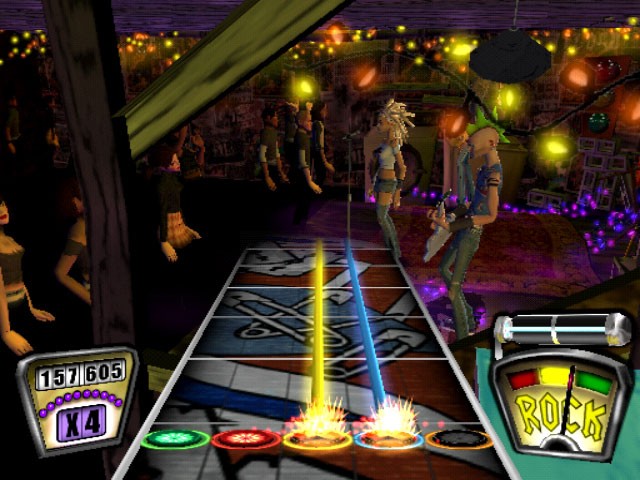Tap the yellow fret button

click(317, 438)
